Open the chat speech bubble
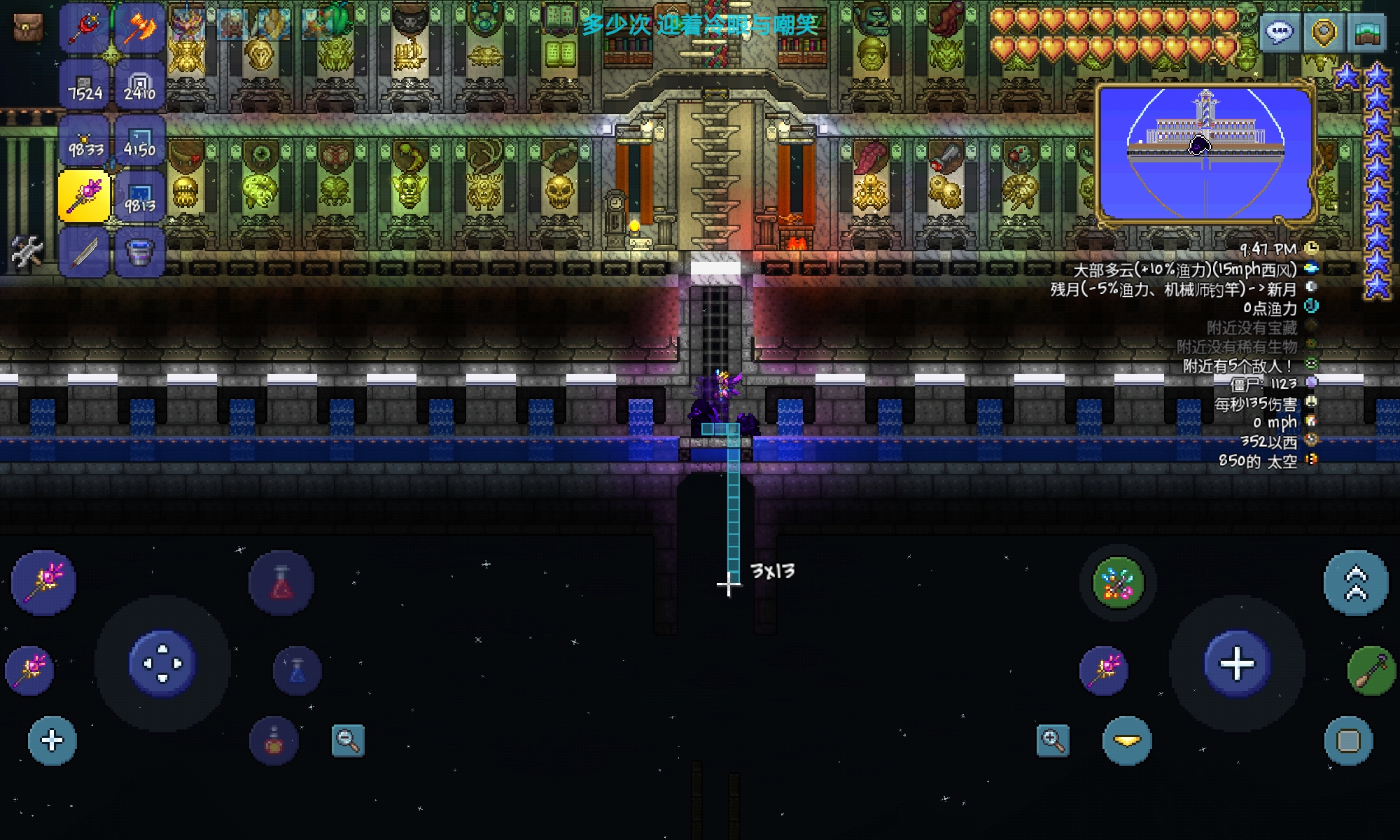Viewport: 1400px width, 840px height. pos(1280,32)
